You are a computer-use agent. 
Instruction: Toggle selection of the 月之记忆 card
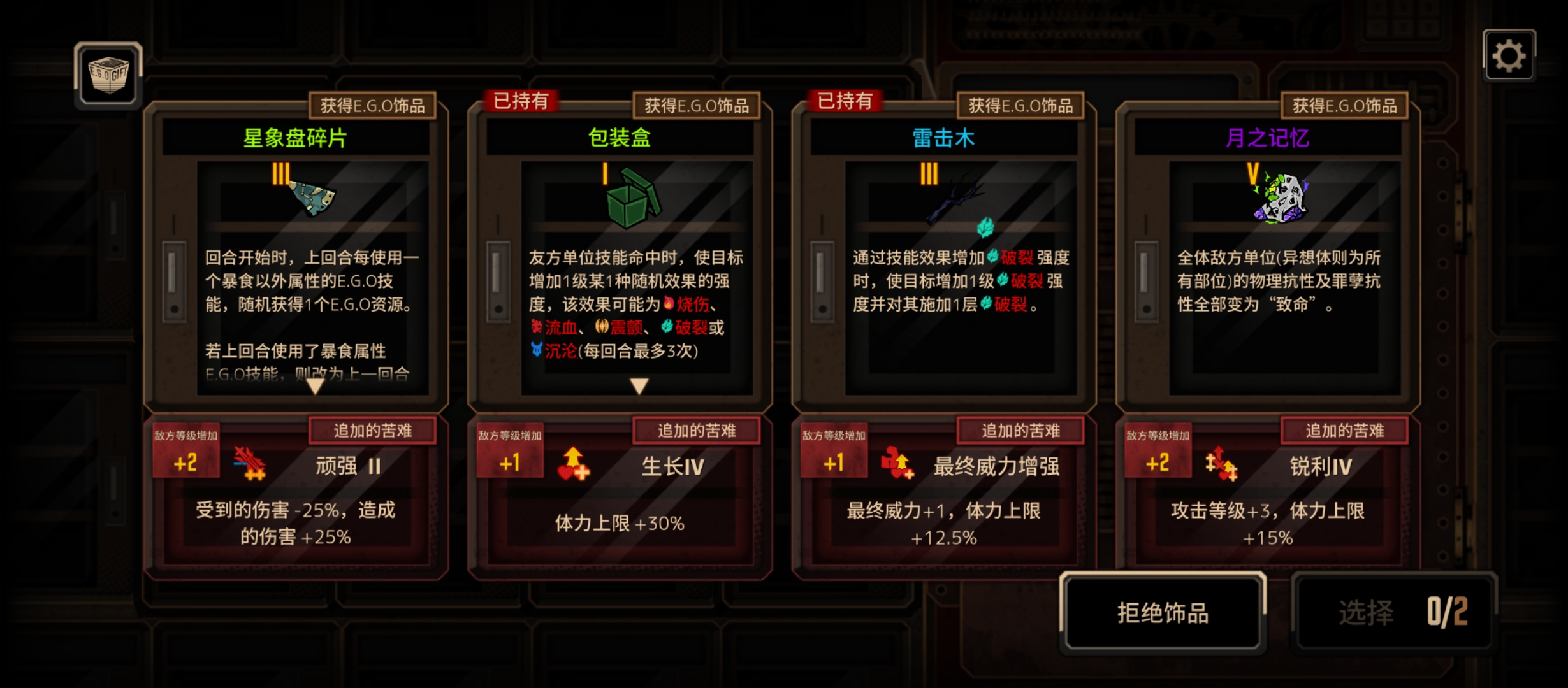[x=1268, y=287]
